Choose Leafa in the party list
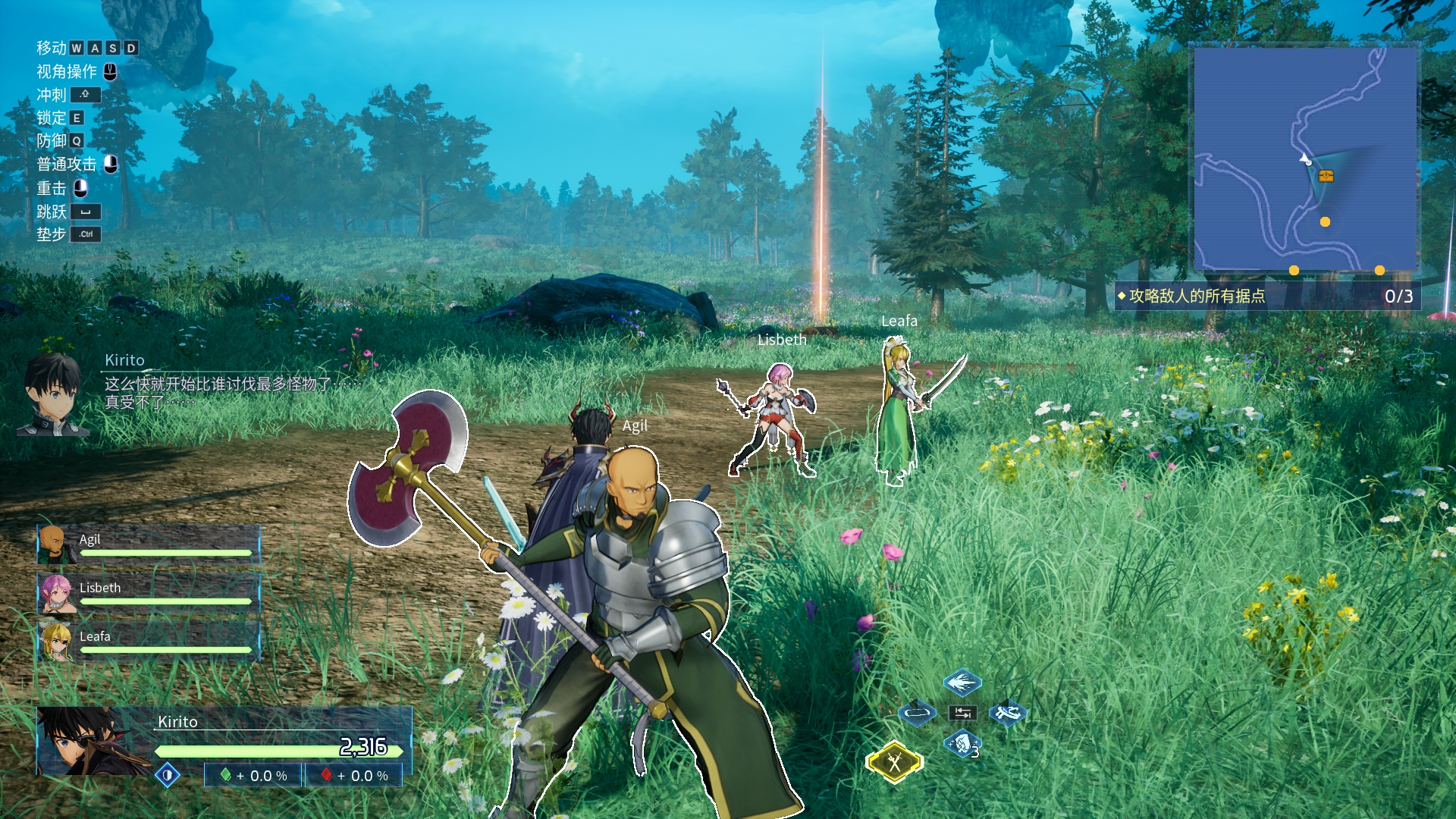Viewport: 1456px width, 819px height. tap(149, 642)
